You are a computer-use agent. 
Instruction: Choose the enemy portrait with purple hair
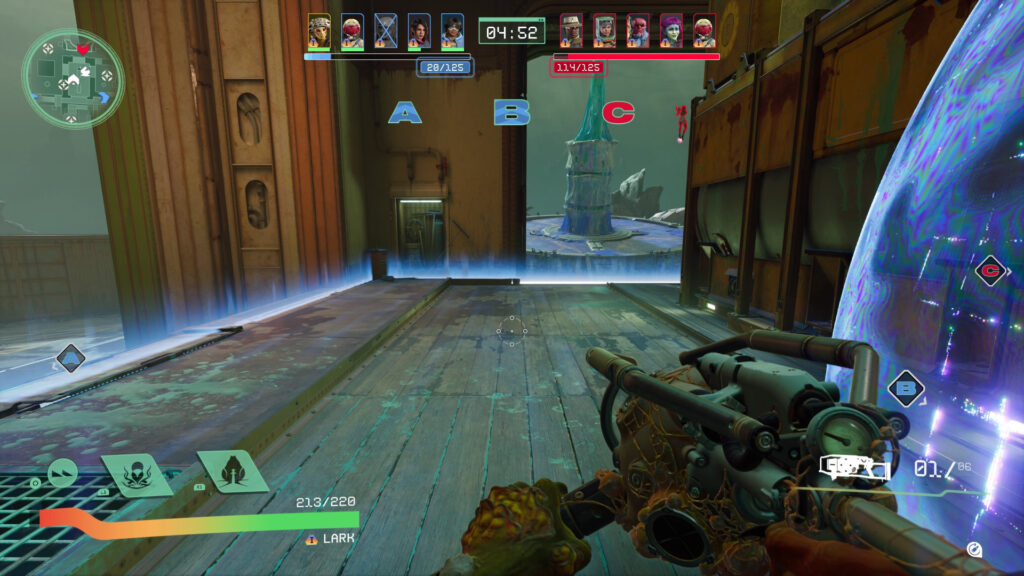tap(671, 30)
